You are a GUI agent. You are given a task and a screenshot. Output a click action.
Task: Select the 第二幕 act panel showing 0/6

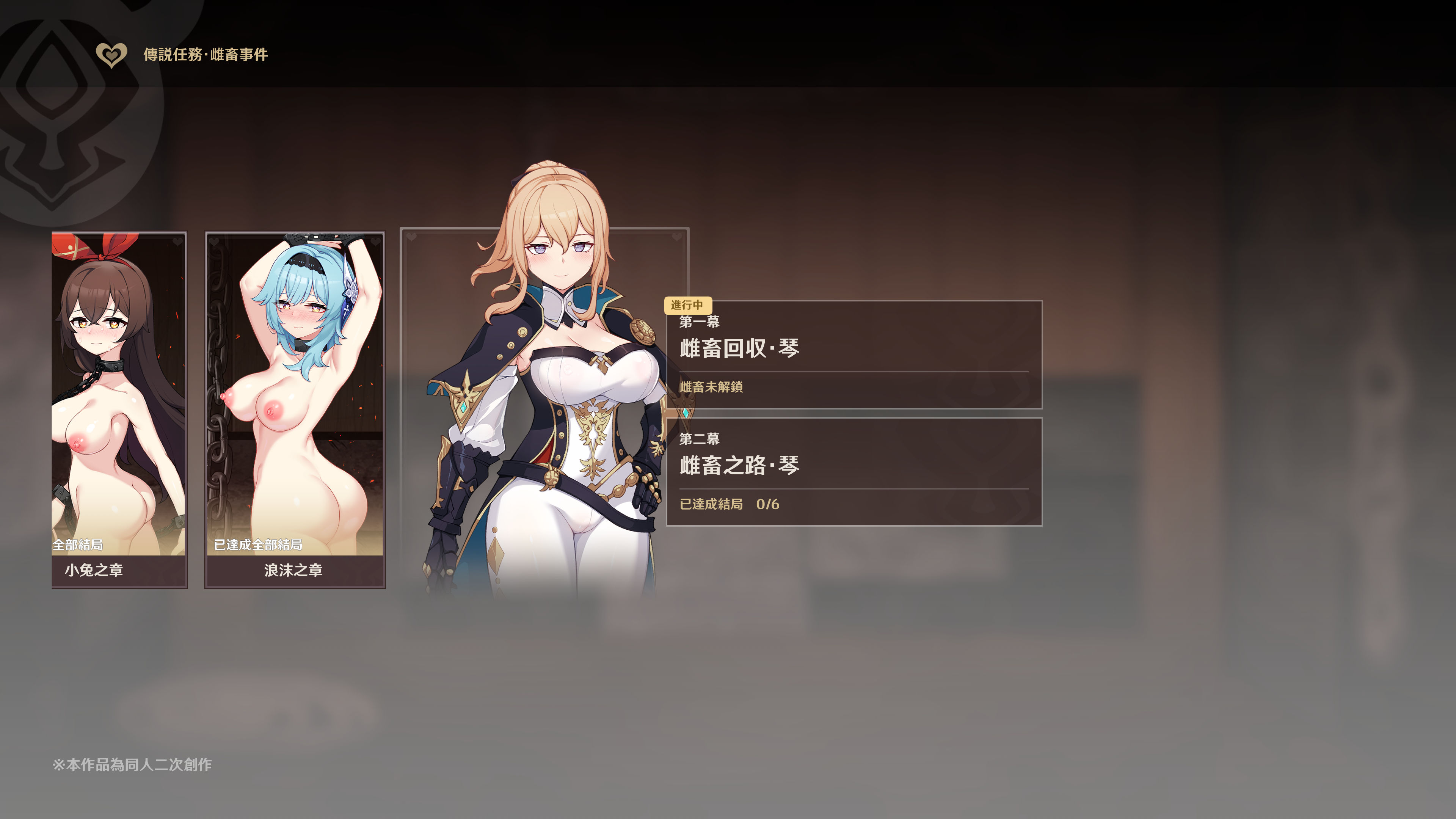pos(854,471)
